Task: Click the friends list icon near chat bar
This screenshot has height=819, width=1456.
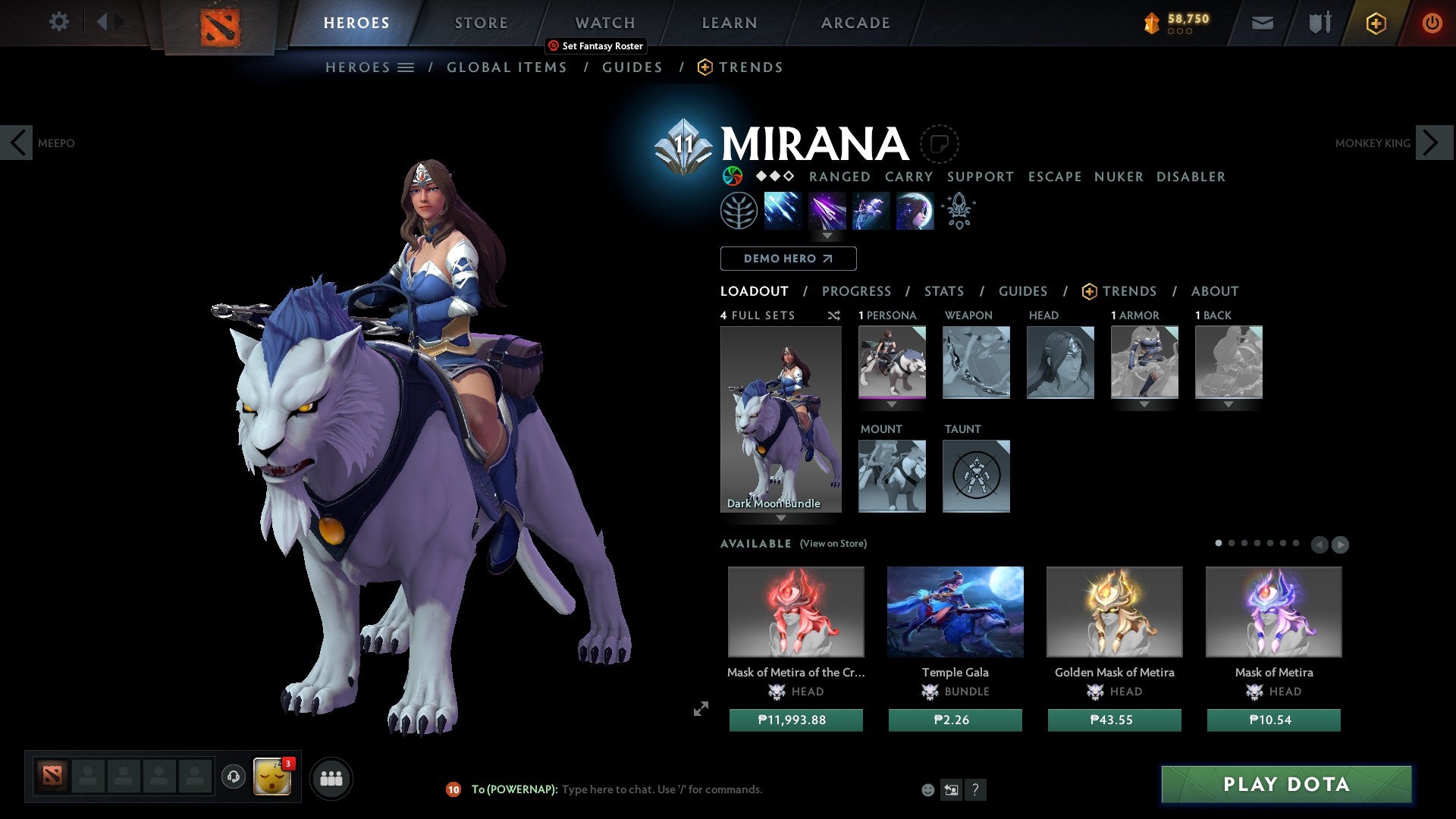Action: pos(331,777)
